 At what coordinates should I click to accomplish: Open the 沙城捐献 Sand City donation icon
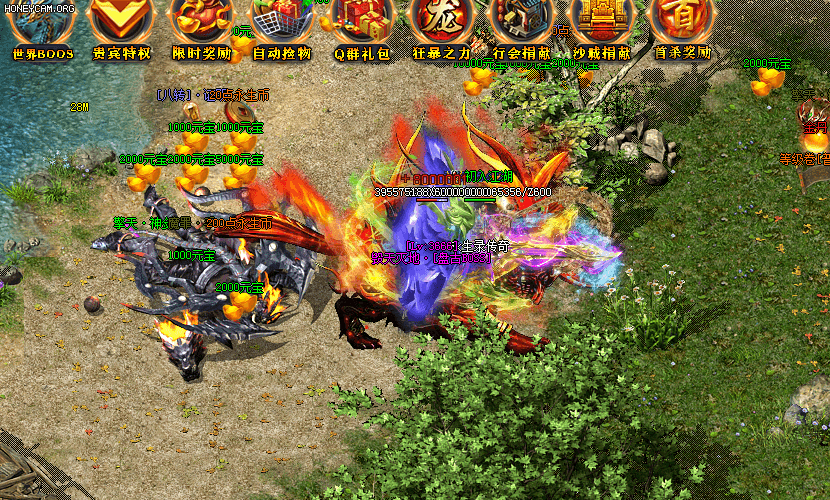tap(601, 24)
